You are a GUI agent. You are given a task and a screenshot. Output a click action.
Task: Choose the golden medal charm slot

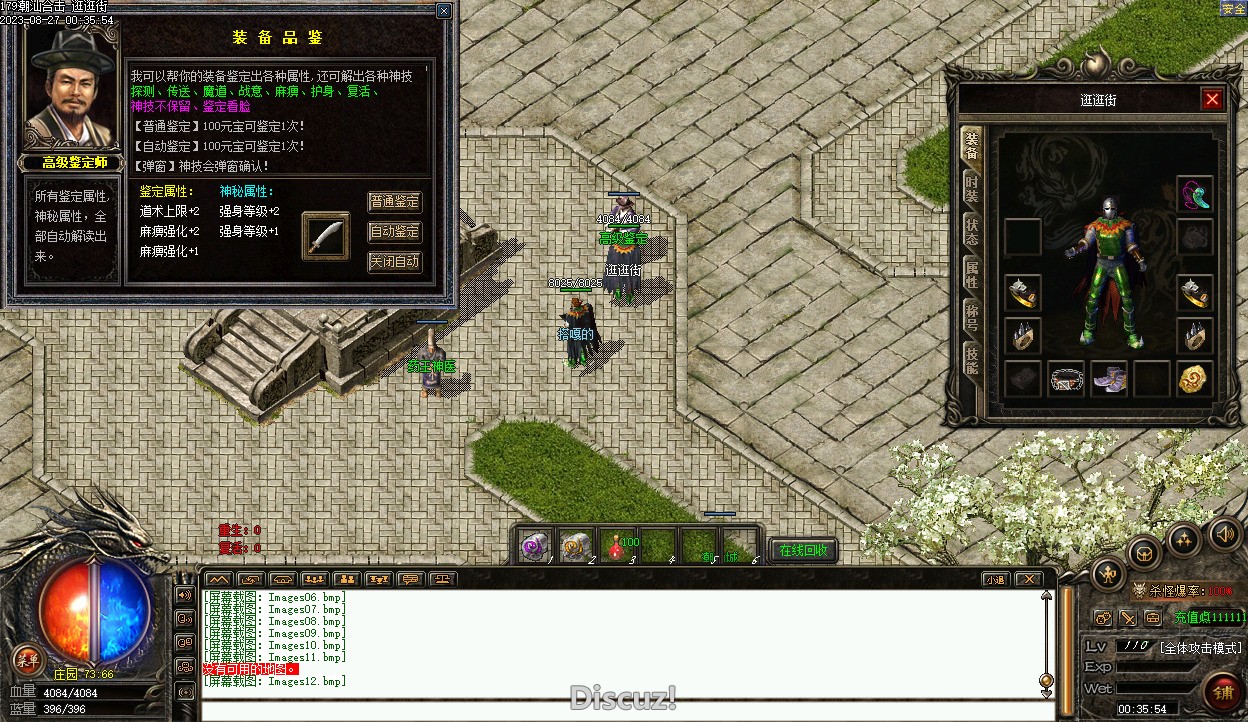(1194, 379)
